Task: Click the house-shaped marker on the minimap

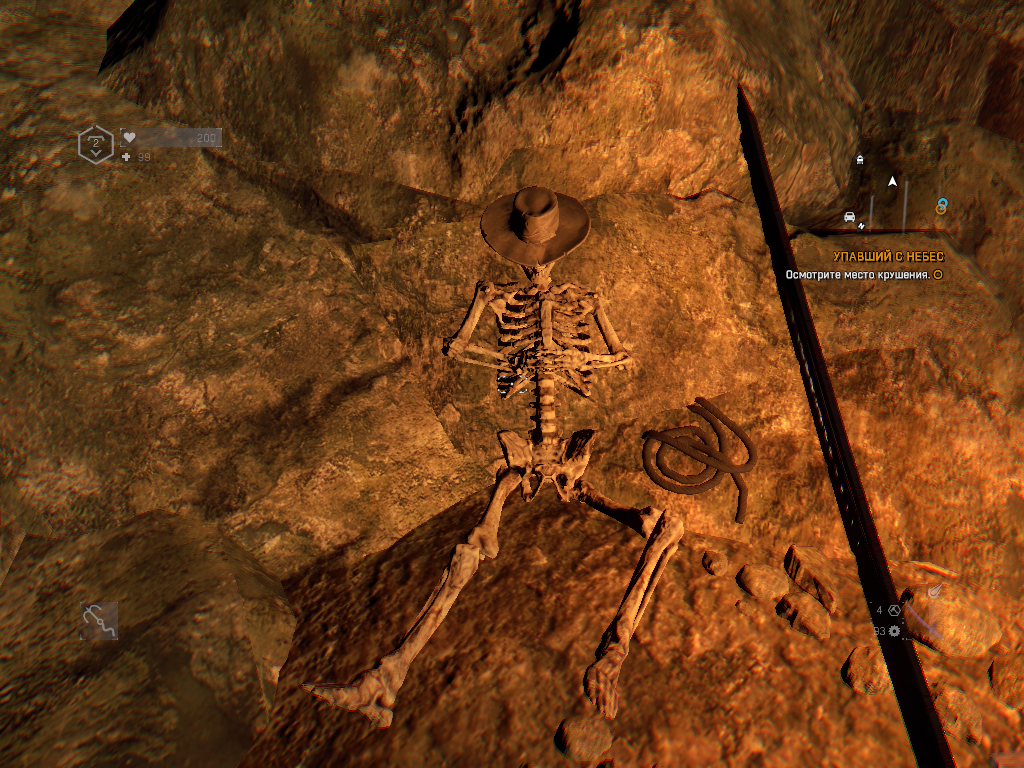Action: pyautogui.click(x=860, y=159)
